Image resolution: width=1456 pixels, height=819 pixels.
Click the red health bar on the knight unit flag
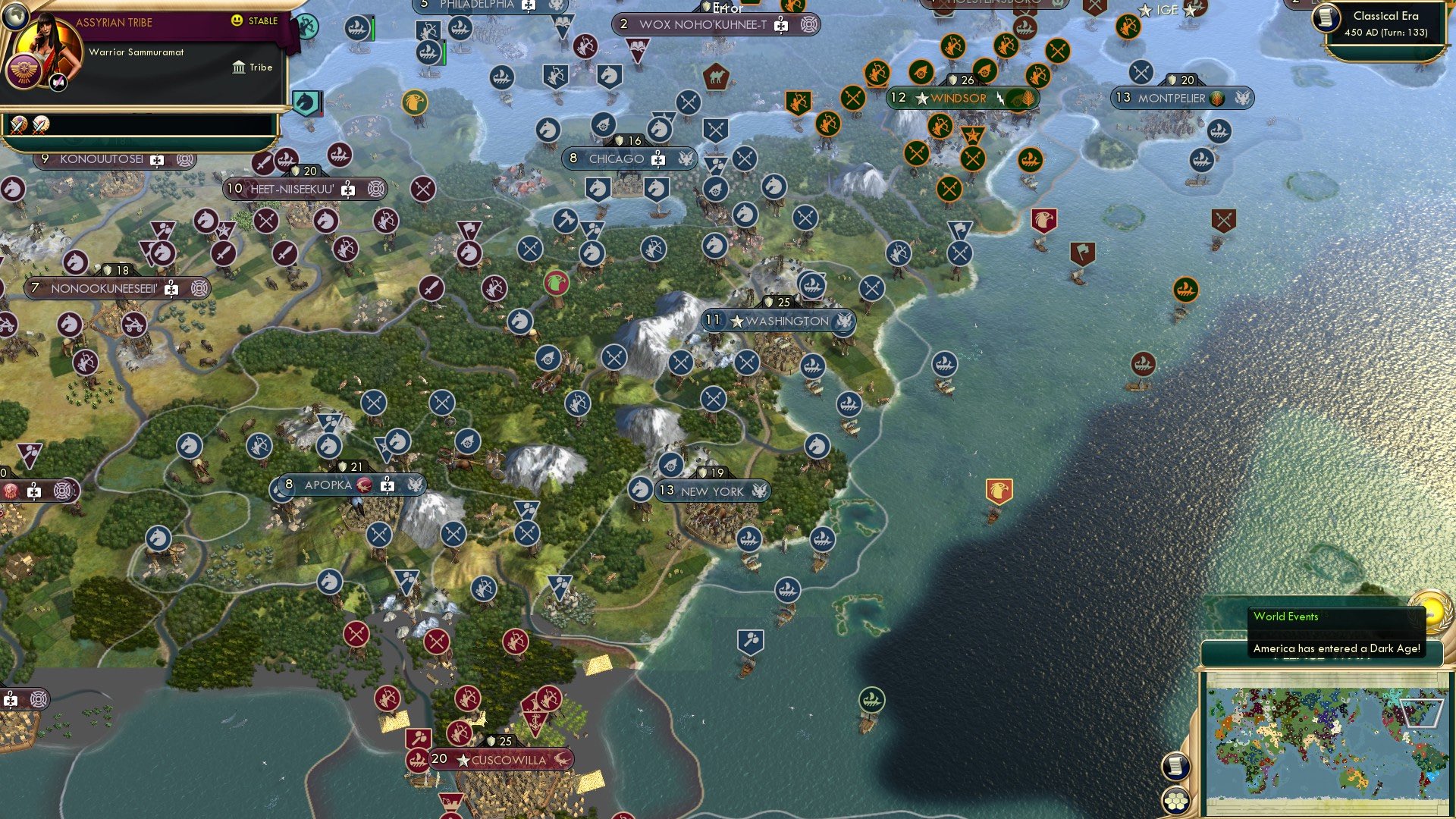pos(322,114)
